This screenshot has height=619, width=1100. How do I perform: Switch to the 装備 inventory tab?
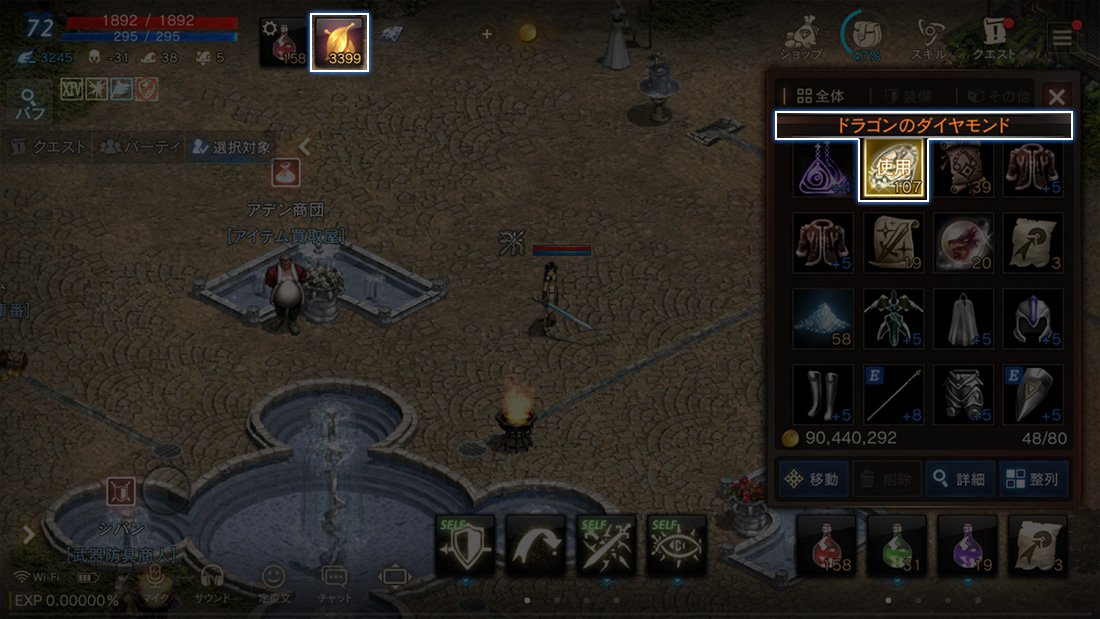coord(907,96)
